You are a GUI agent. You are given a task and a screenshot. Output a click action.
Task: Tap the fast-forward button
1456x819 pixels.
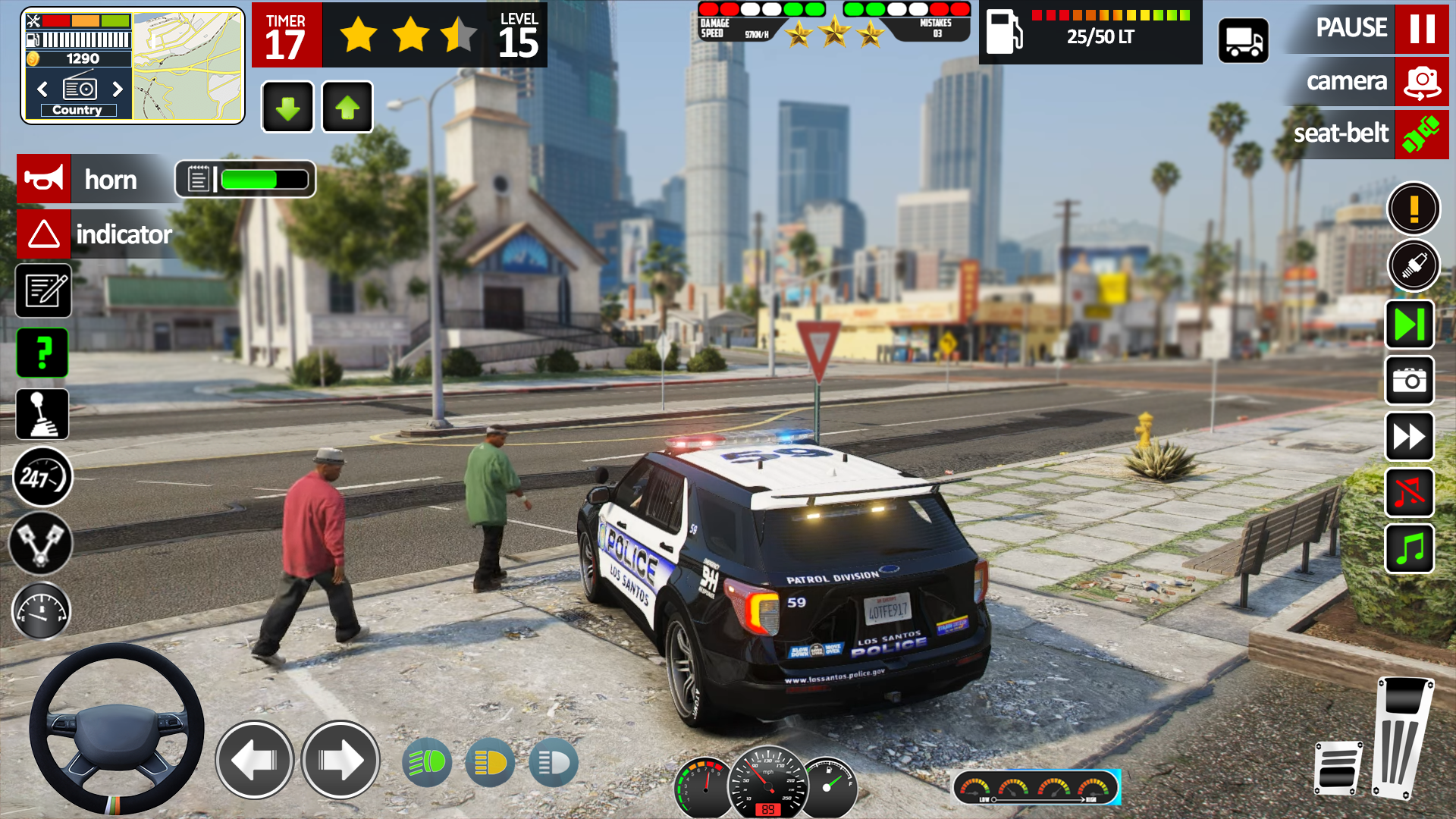tap(1410, 437)
